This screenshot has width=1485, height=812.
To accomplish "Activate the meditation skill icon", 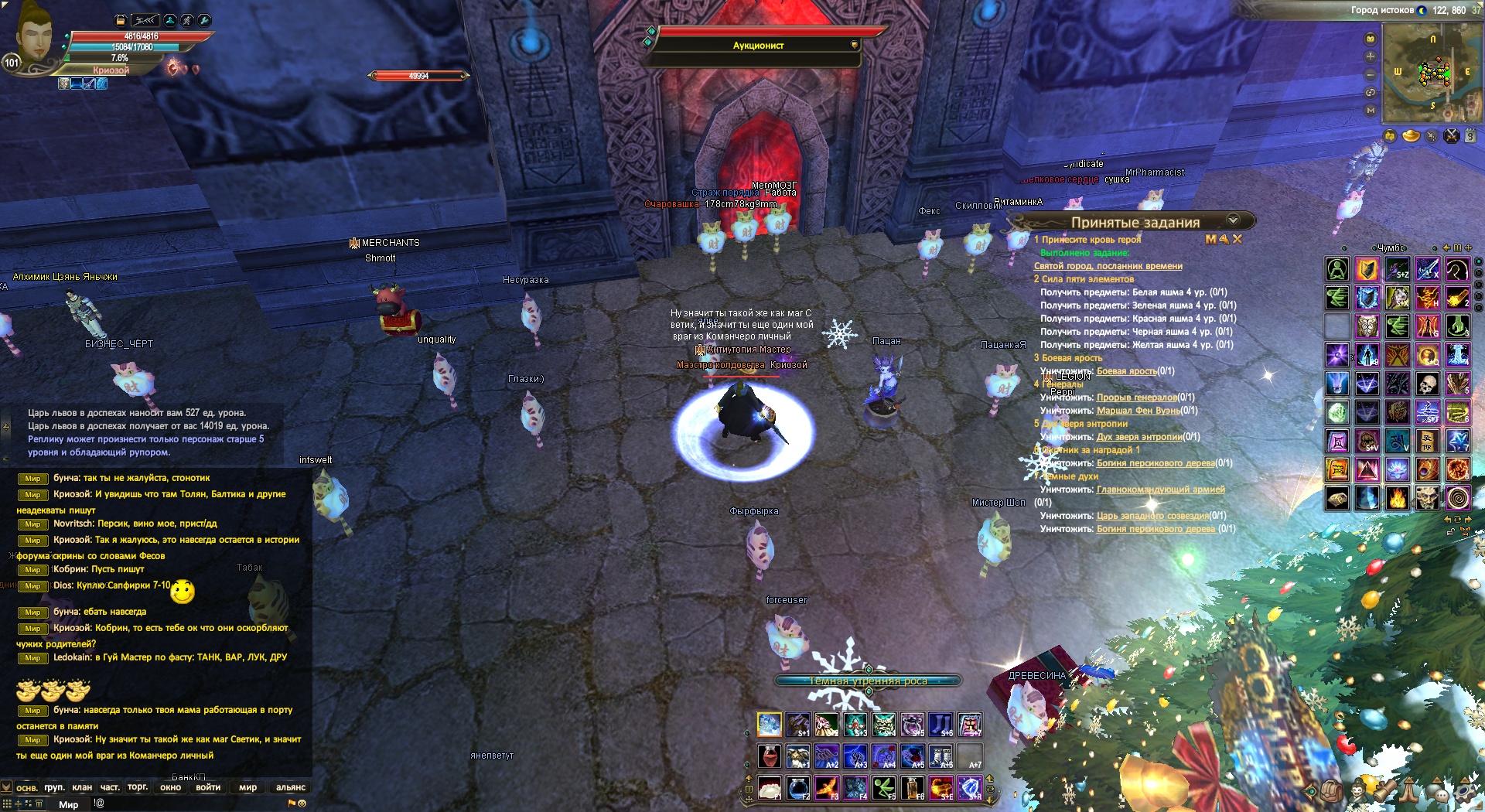I will [x=1337, y=269].
